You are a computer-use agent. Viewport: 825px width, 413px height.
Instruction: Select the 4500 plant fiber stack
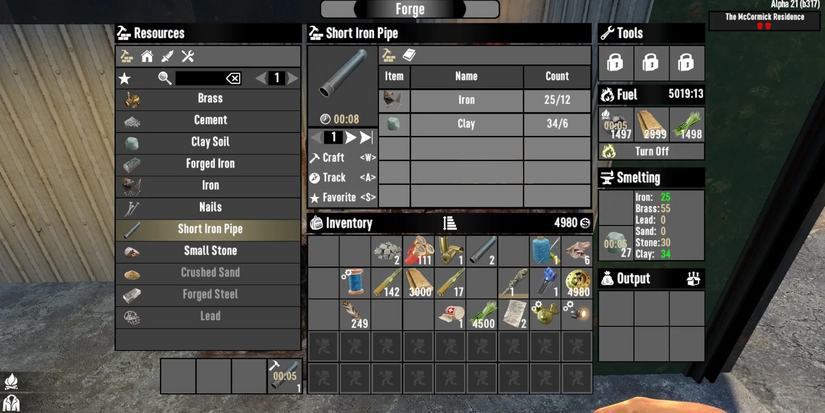(483, 314)
